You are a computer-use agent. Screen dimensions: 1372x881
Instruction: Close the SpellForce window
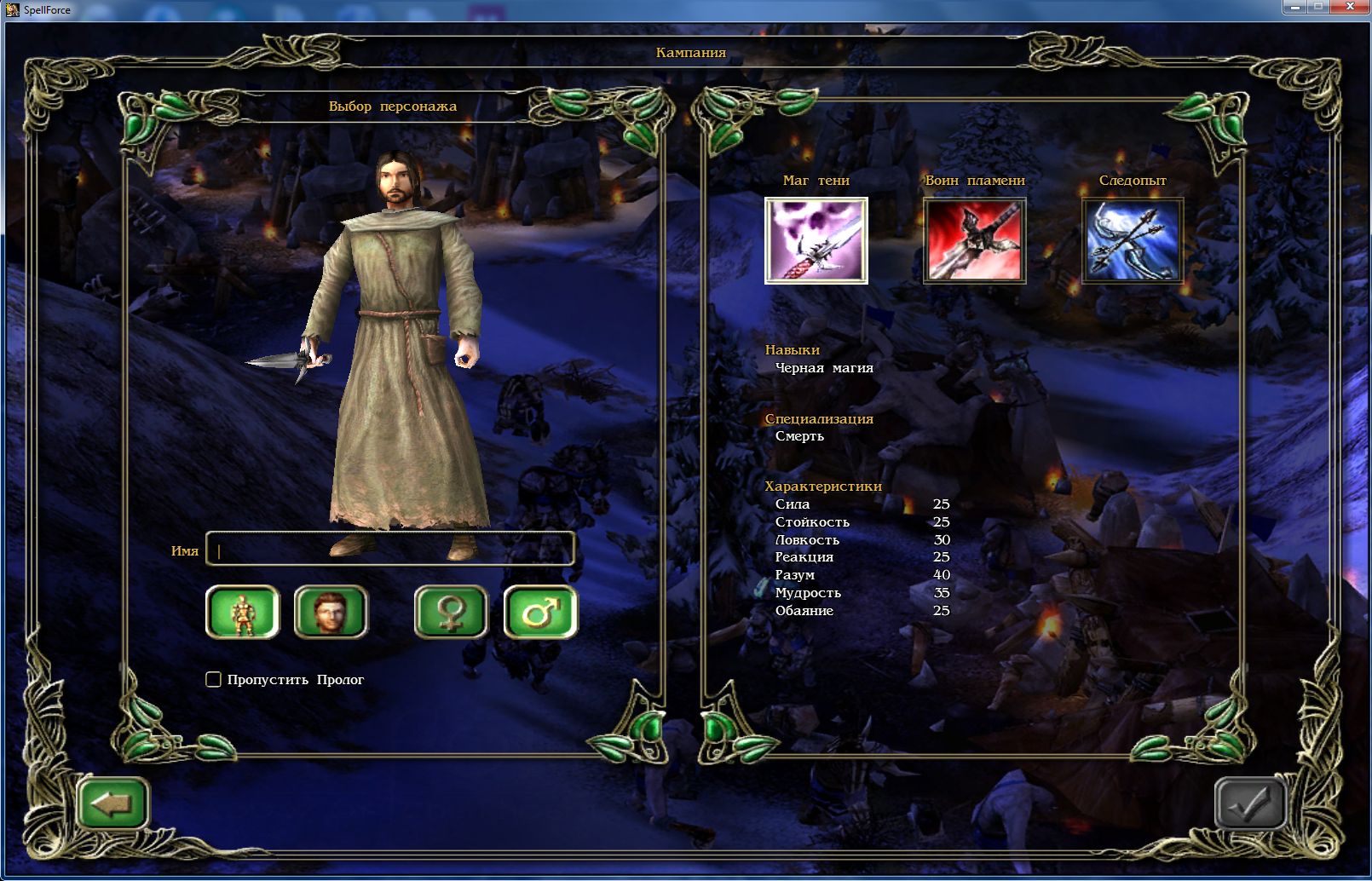click(x=1351, y=7)
